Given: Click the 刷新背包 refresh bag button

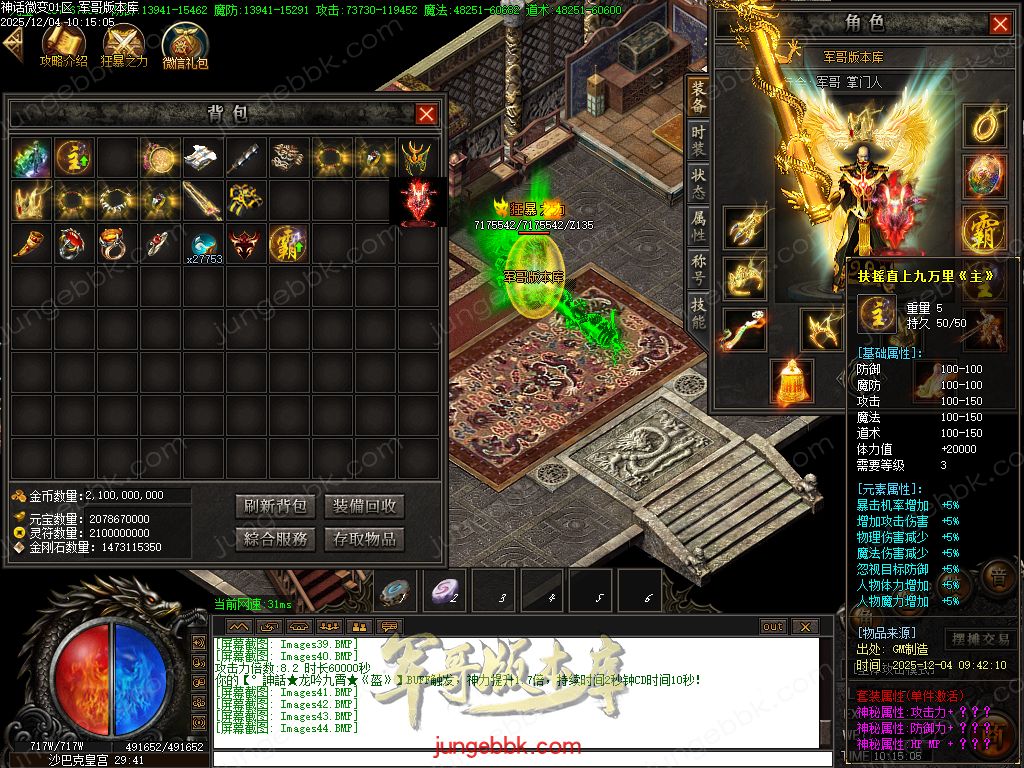Looking at the screenshot, I should coord(276,506).
